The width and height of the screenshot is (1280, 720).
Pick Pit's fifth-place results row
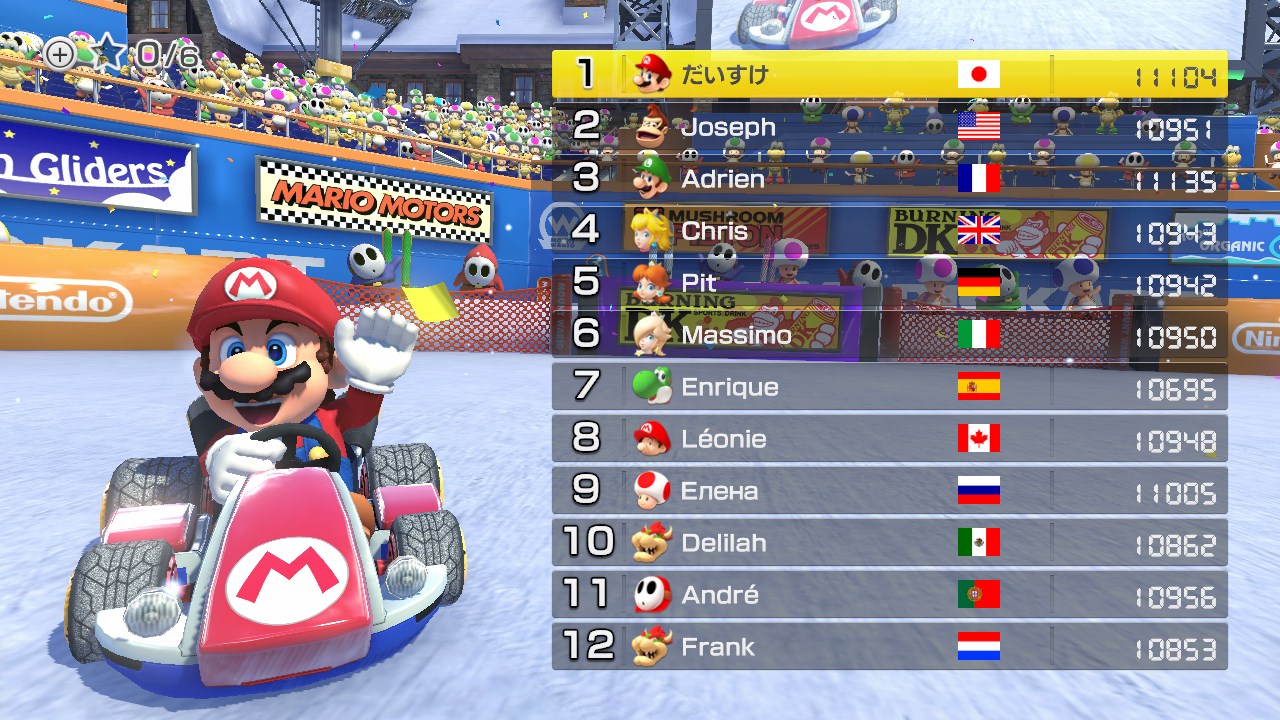pos(889,283)
